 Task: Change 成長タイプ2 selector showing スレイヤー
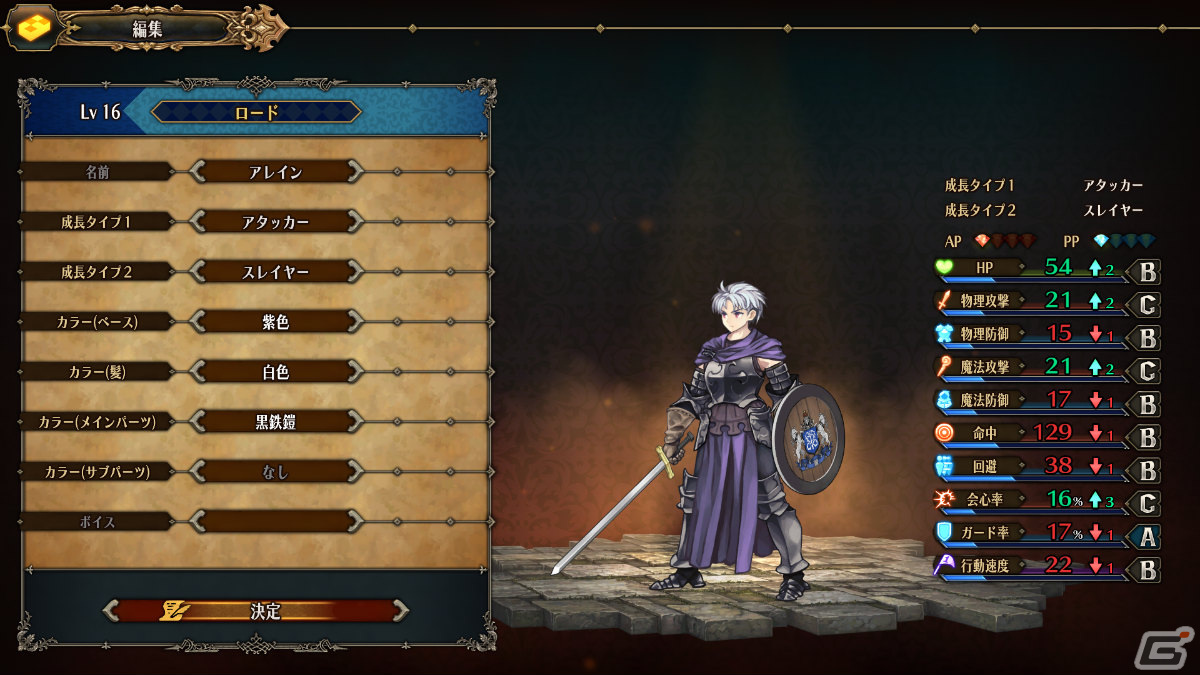tap(275, 272)
